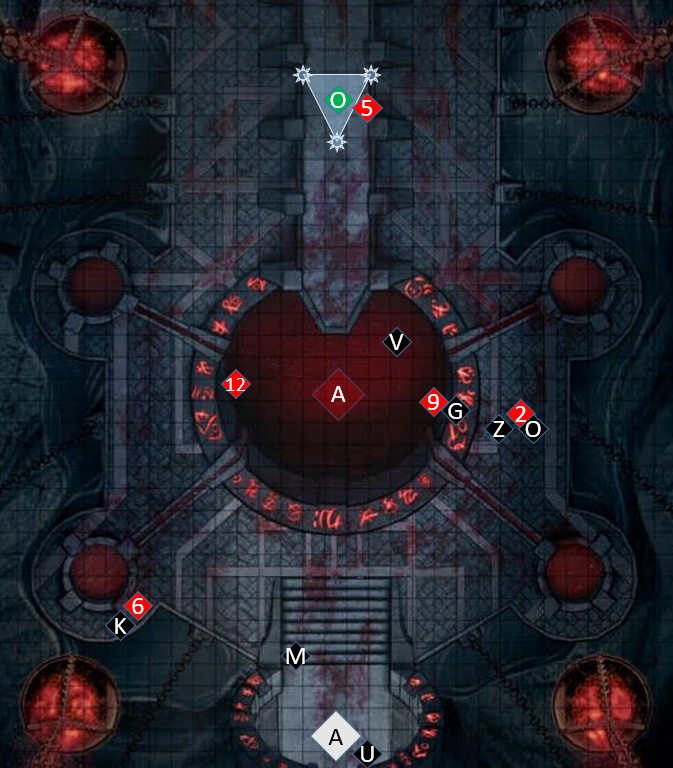Select the red token numbered 6
673x768 pixels.
[x=138, y=606]
